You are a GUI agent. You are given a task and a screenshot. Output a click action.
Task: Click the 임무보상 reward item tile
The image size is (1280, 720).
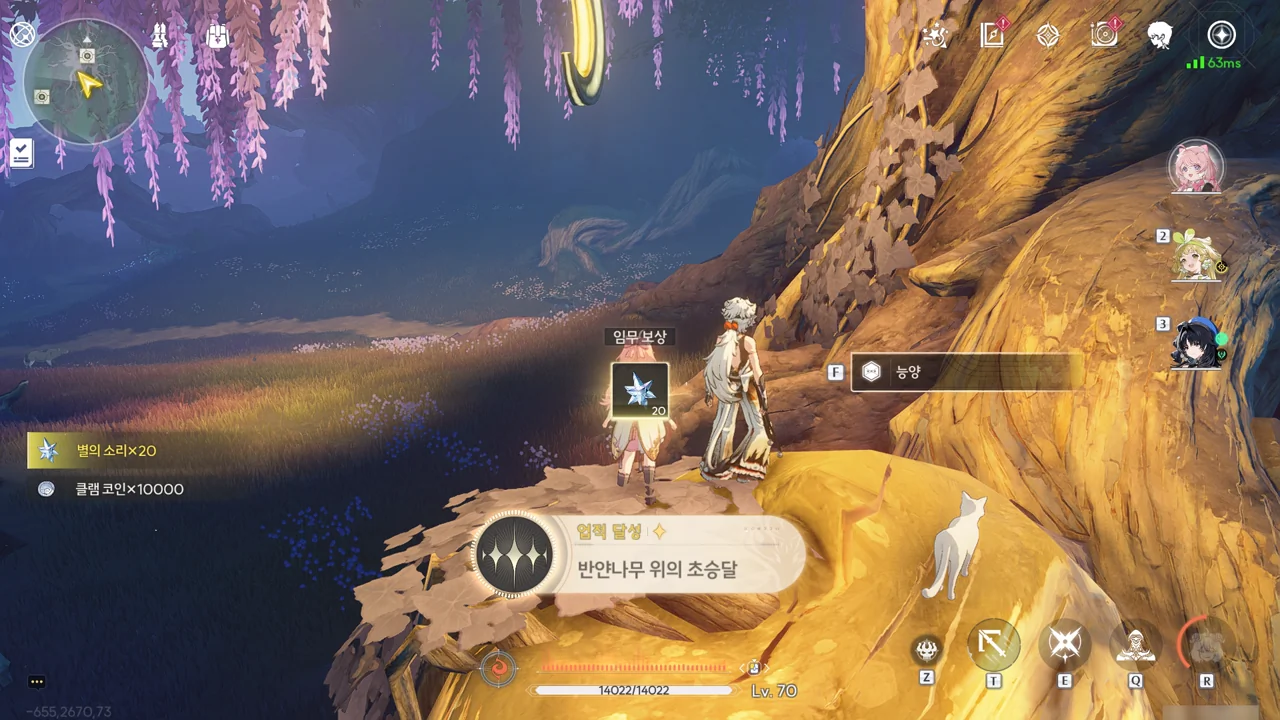(x=640, y=390)
